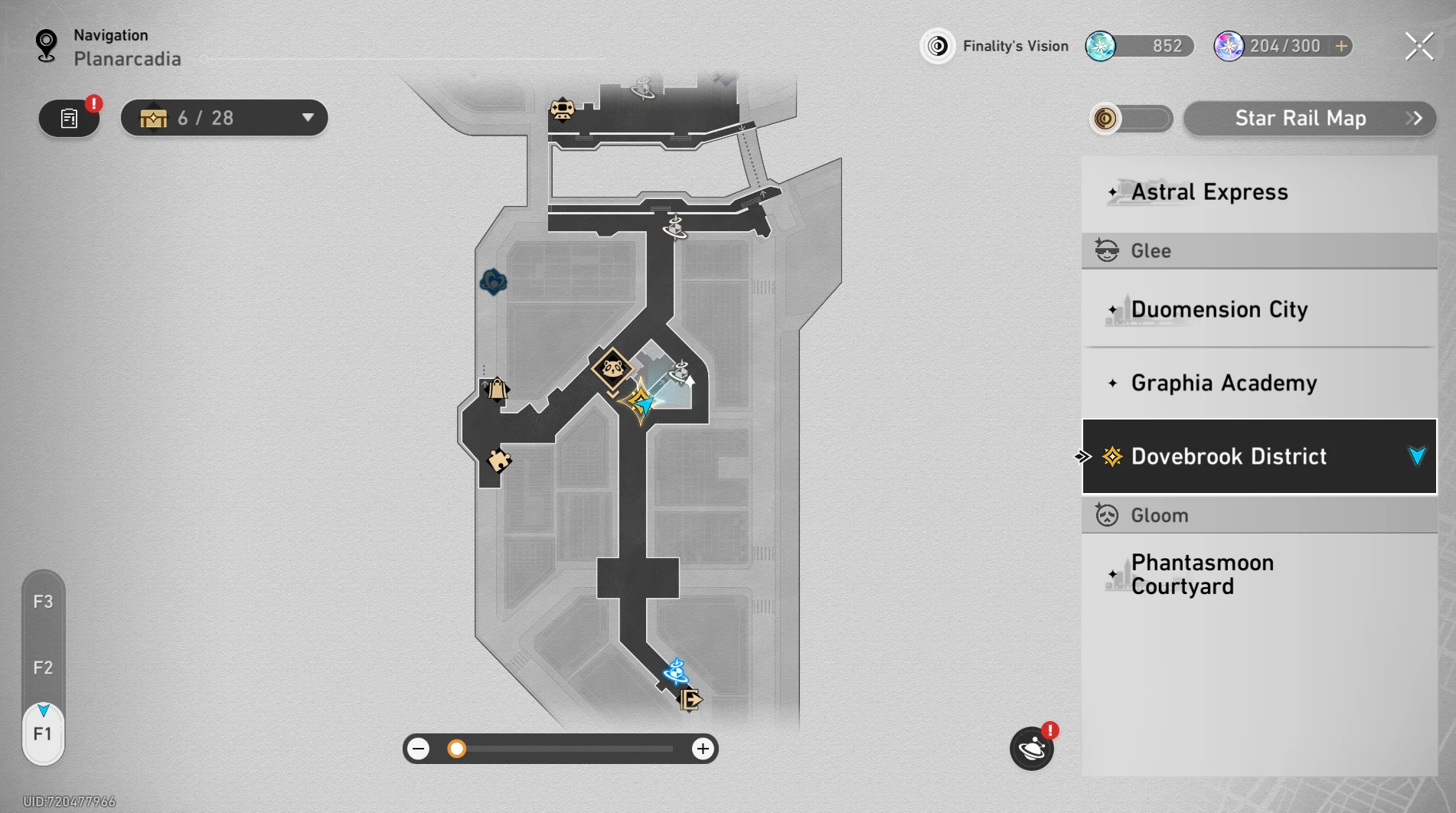Viewport: 1456px width, 813px height.
Task: Close the navigation map
Action: 1418,47
